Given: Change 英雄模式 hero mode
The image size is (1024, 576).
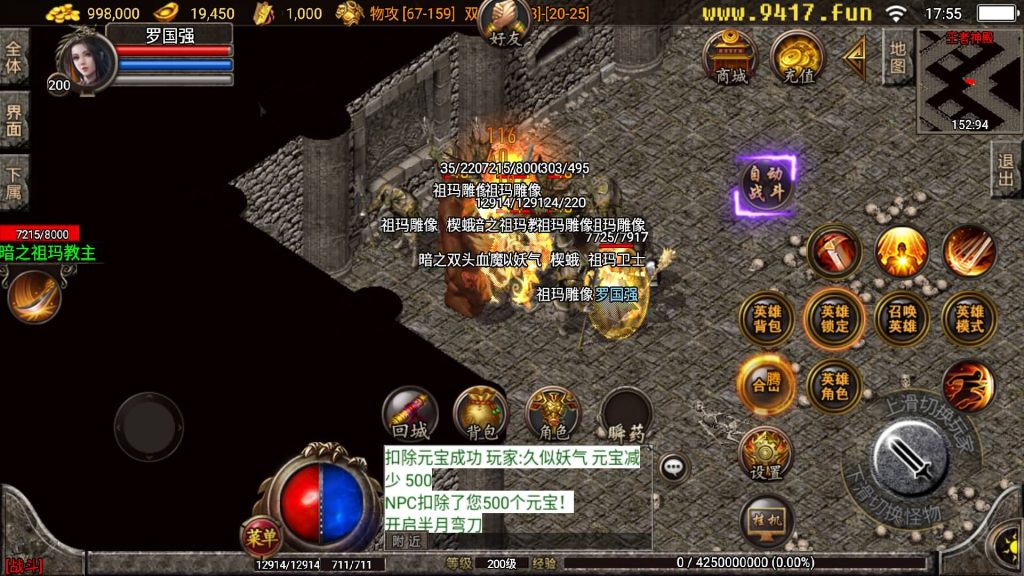Looking at the screenshot, I should (968, 319).
